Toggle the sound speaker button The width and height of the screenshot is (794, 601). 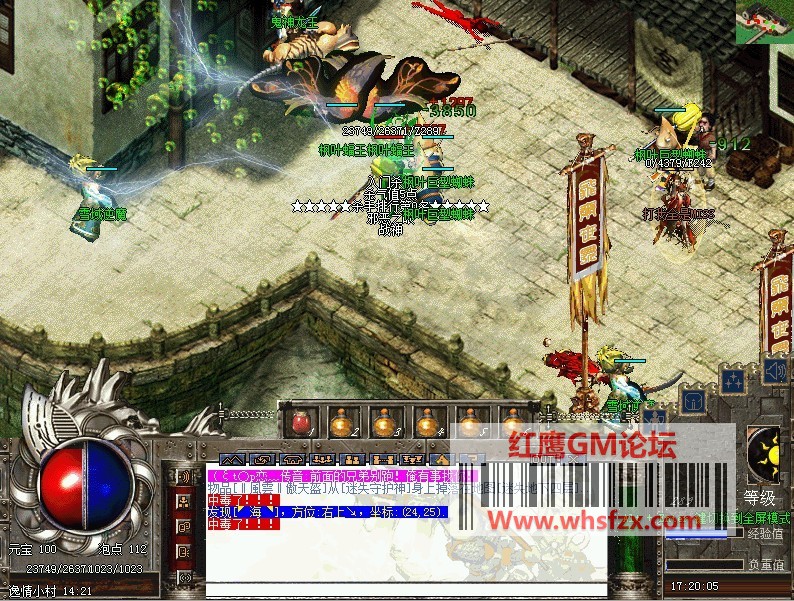pyautogui.click(x=774, y=372)
